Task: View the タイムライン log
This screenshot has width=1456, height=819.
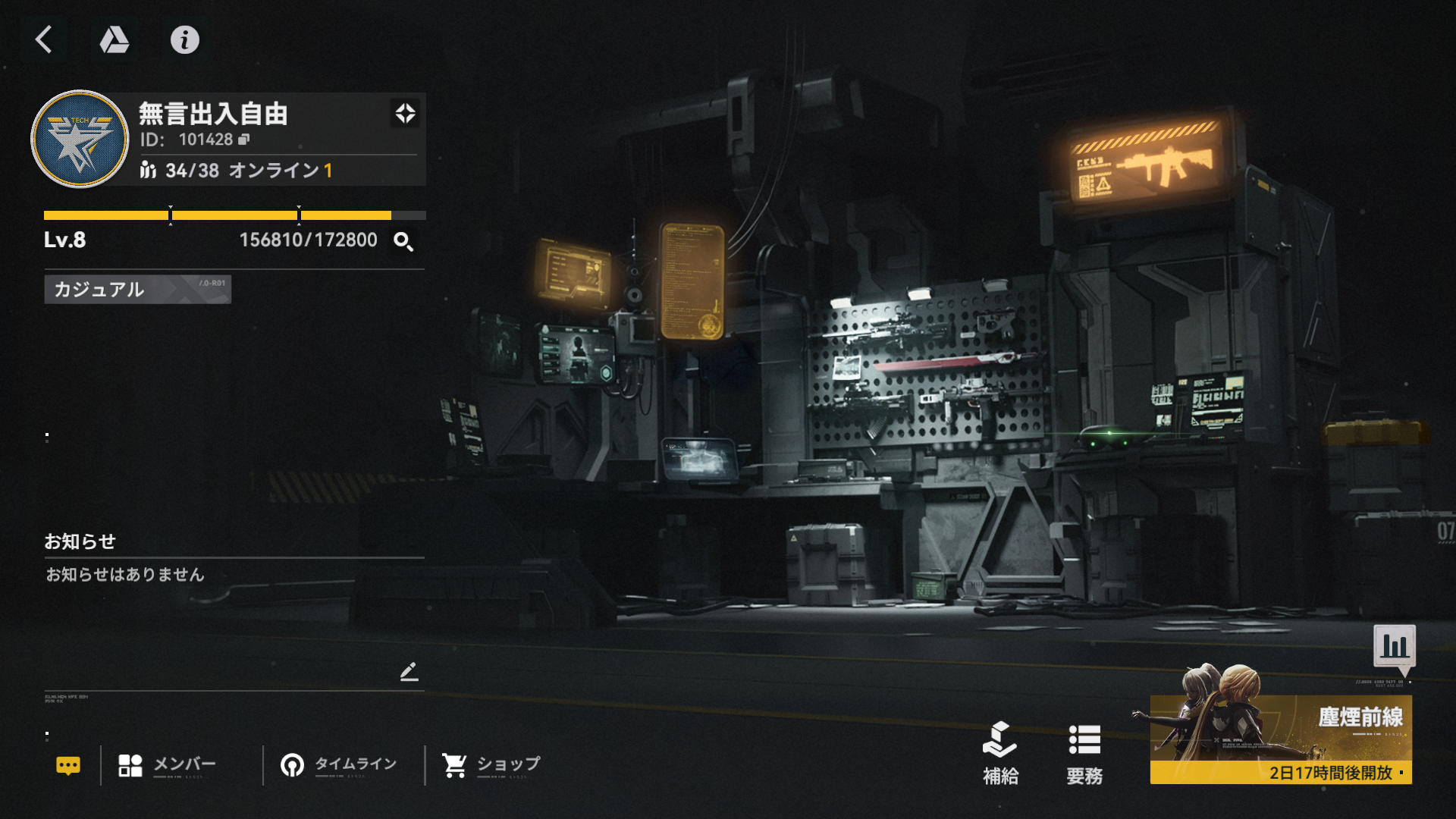Action: pyautogui.click(x=339, y=764)
